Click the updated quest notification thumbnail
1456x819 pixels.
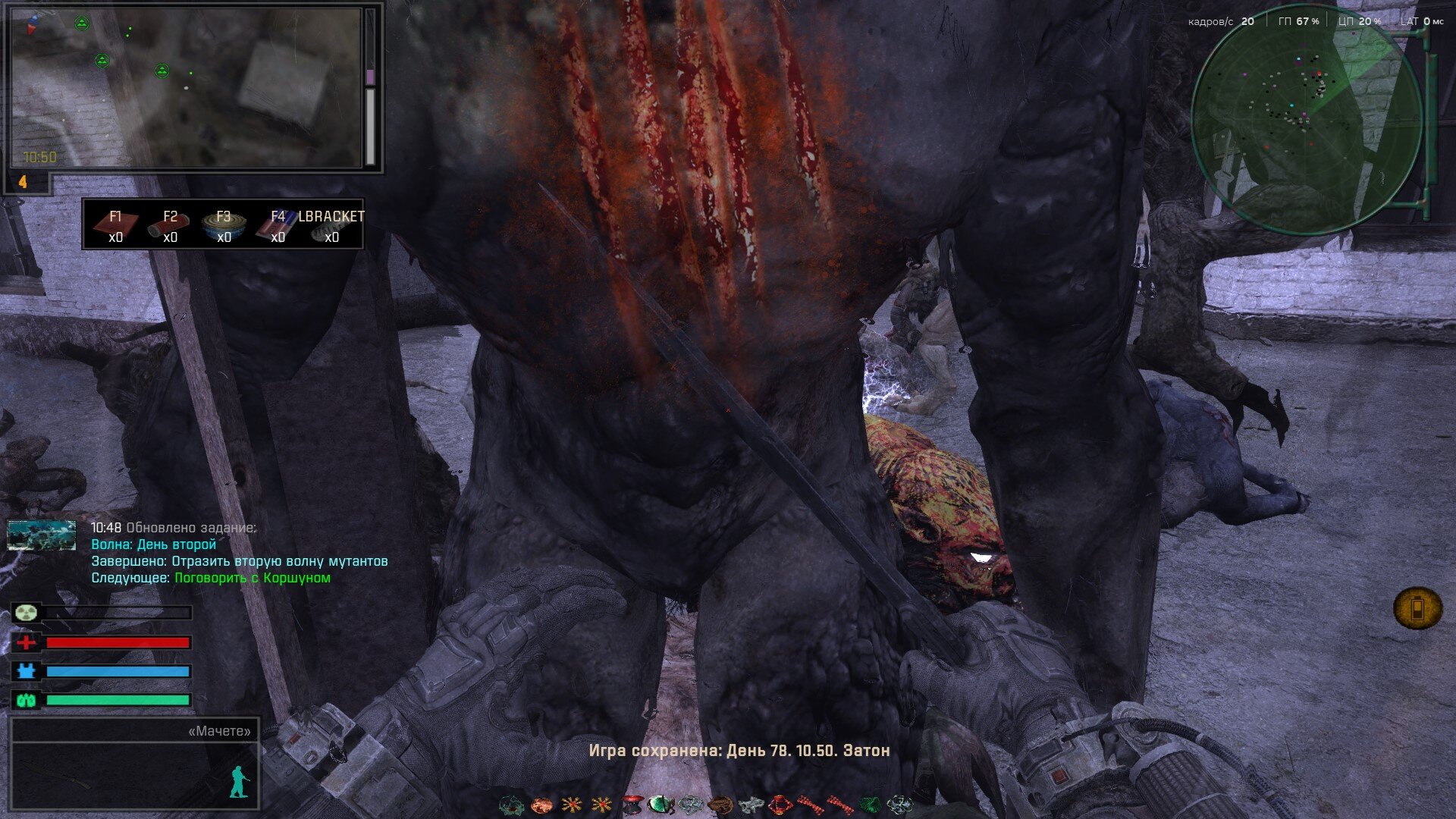[42, 535]
